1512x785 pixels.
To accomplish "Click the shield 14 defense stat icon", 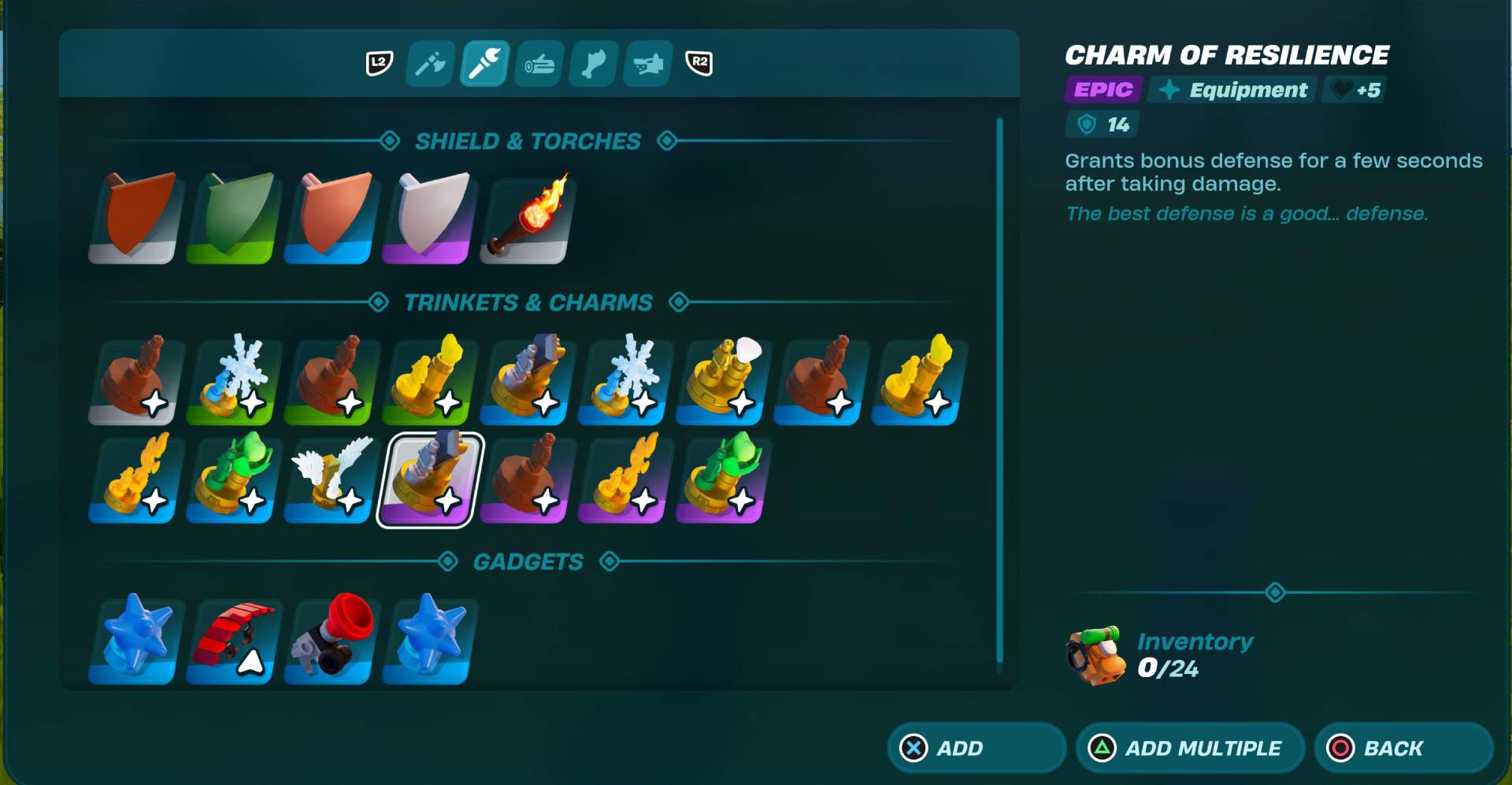I will (1100, 124).
